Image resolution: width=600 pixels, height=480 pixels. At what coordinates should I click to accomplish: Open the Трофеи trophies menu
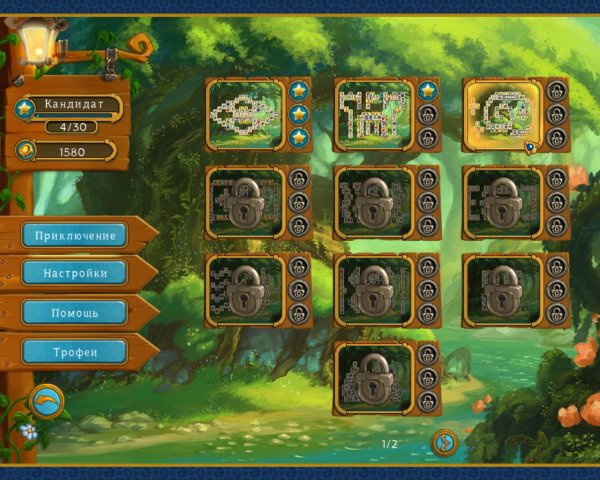(75, 351)
